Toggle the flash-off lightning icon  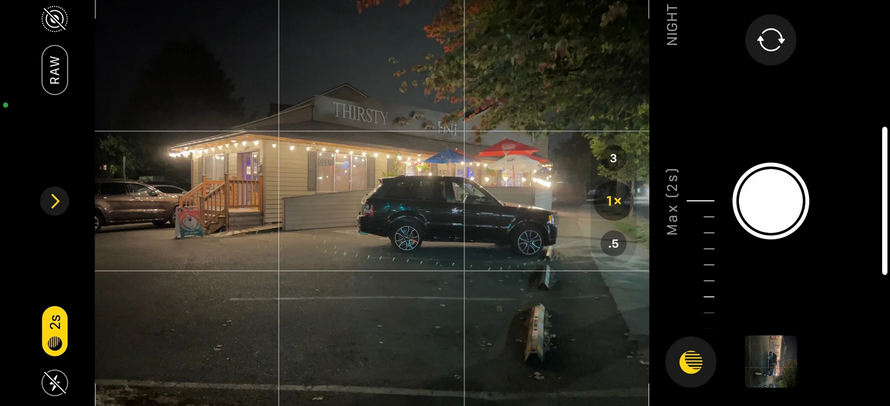[55, 382]
